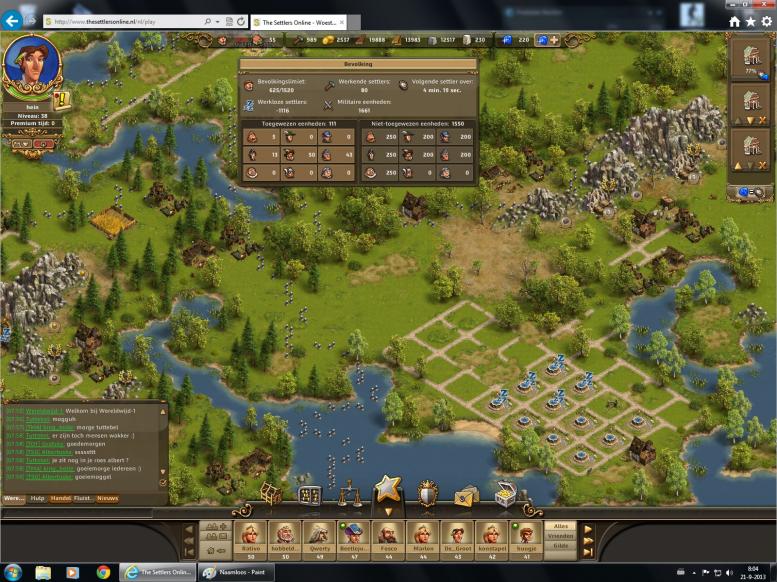Viewport: 777px width, 582px height.
Task: Open the browser settings gear
Action: click(x=766, y=21)
